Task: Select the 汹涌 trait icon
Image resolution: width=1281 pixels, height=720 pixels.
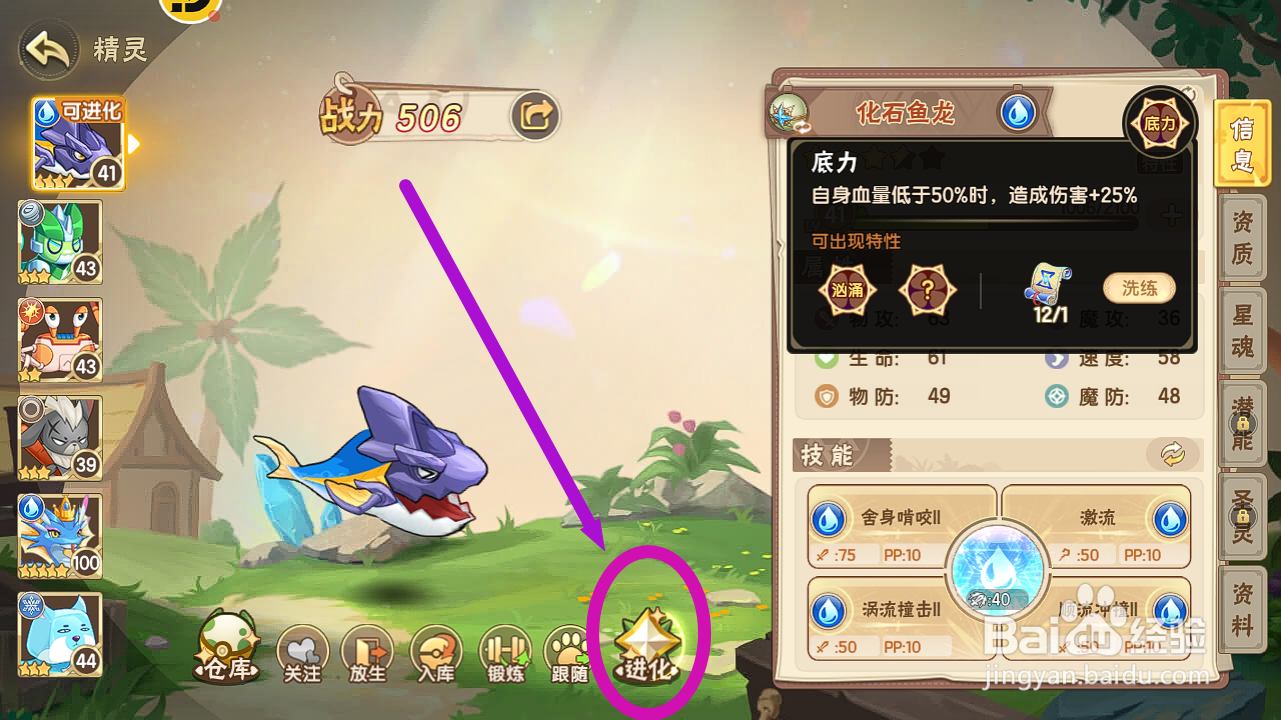Action: (x=848, y=289)
